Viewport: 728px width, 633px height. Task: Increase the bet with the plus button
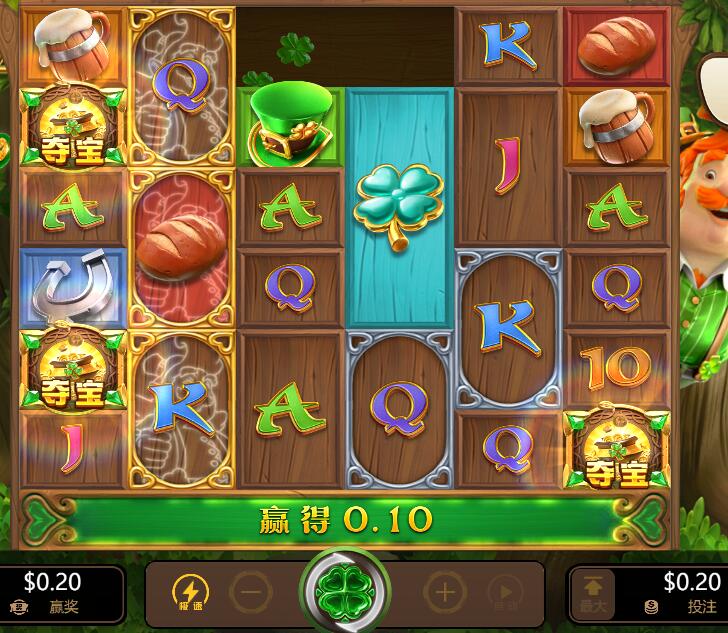point(444,592)
